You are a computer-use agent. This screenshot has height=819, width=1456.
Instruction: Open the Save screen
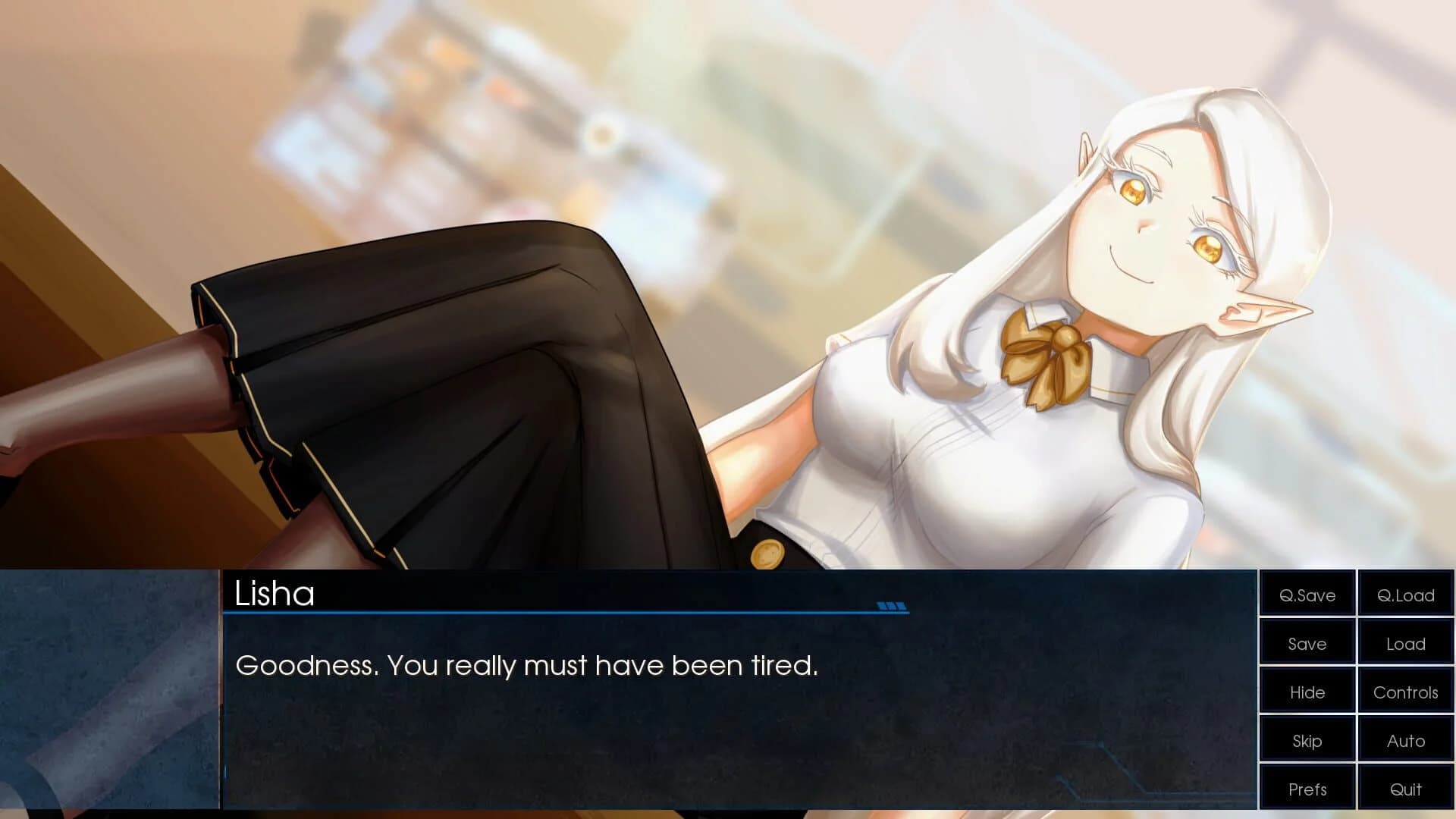(x=1306, y=643)
